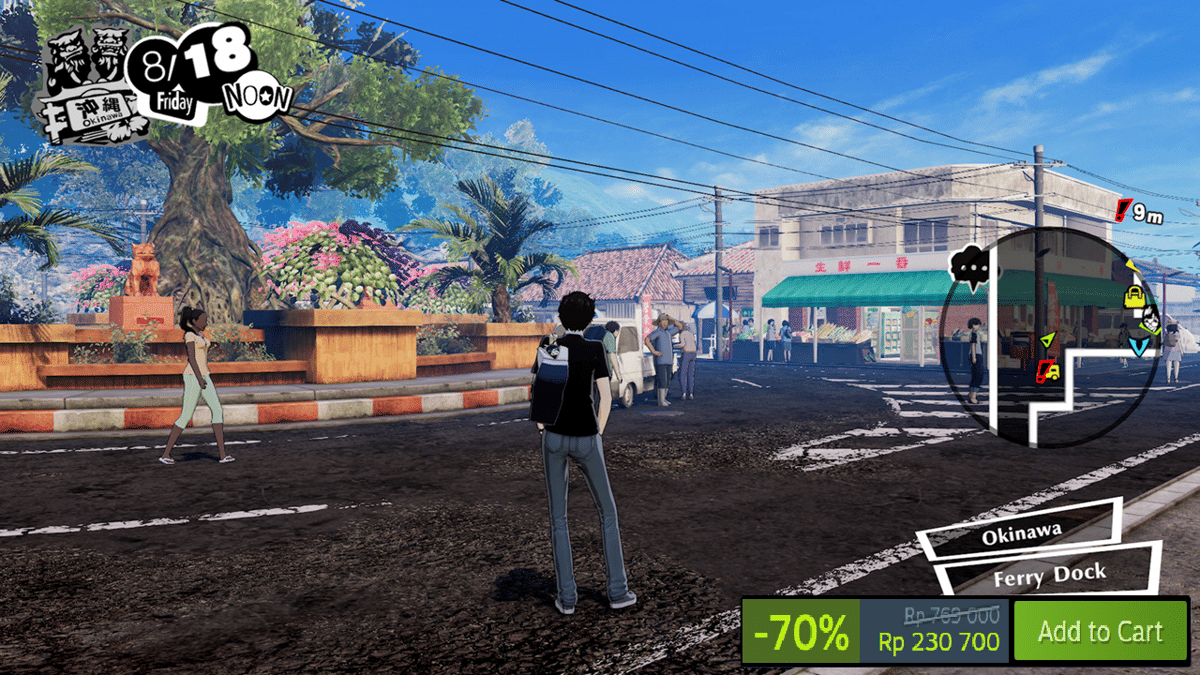The height and width of the screenshot is (675, 1200).
Task: Click the yellow truck marker on the minimap
Action: tap(1048, 371)
